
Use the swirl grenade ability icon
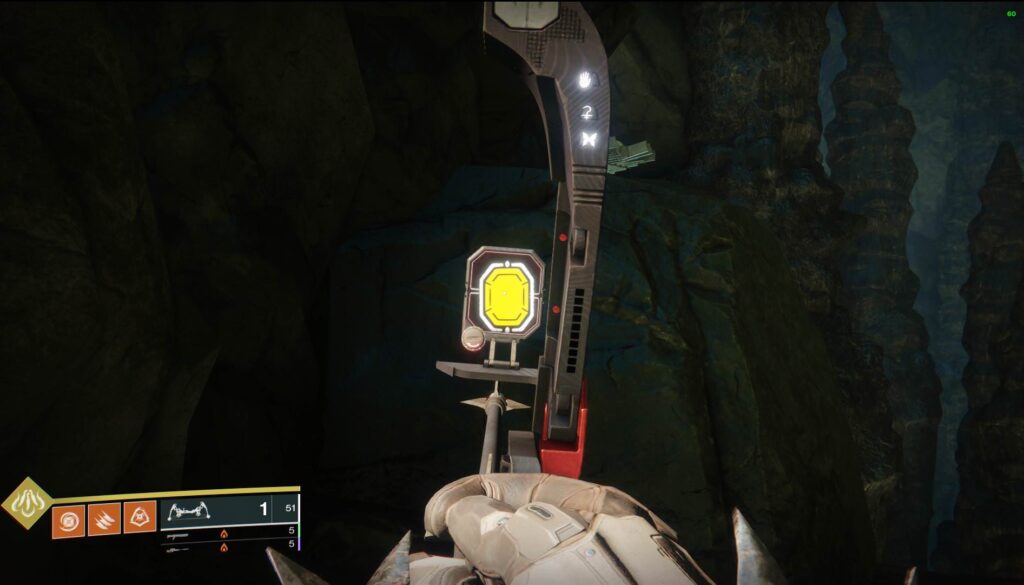tap(68, 519)
